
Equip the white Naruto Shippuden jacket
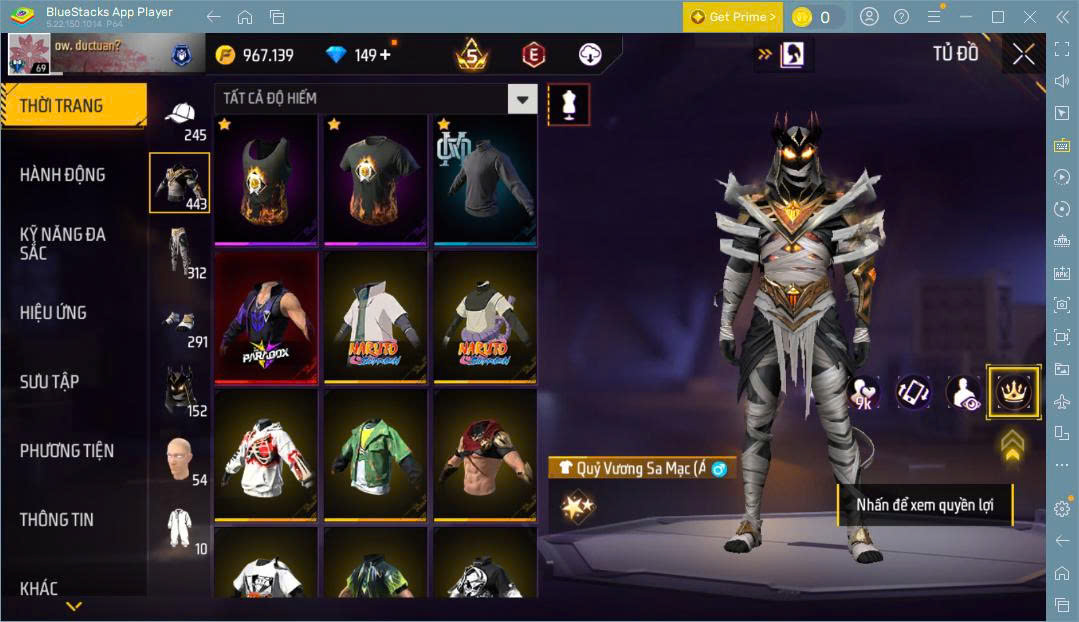[376, 316]
